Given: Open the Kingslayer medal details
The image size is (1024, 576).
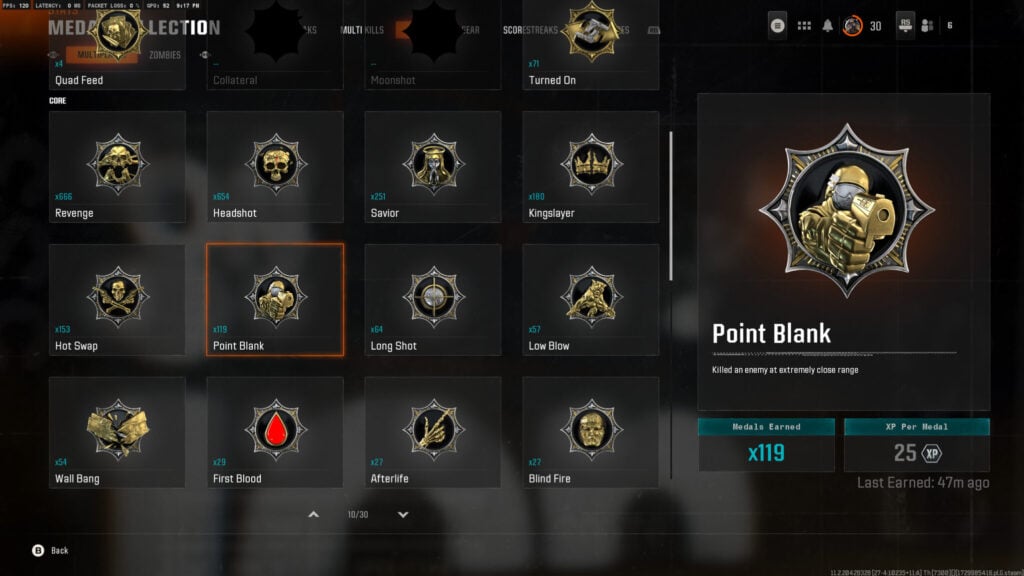Looking at the screenshot, I should 591,166.
